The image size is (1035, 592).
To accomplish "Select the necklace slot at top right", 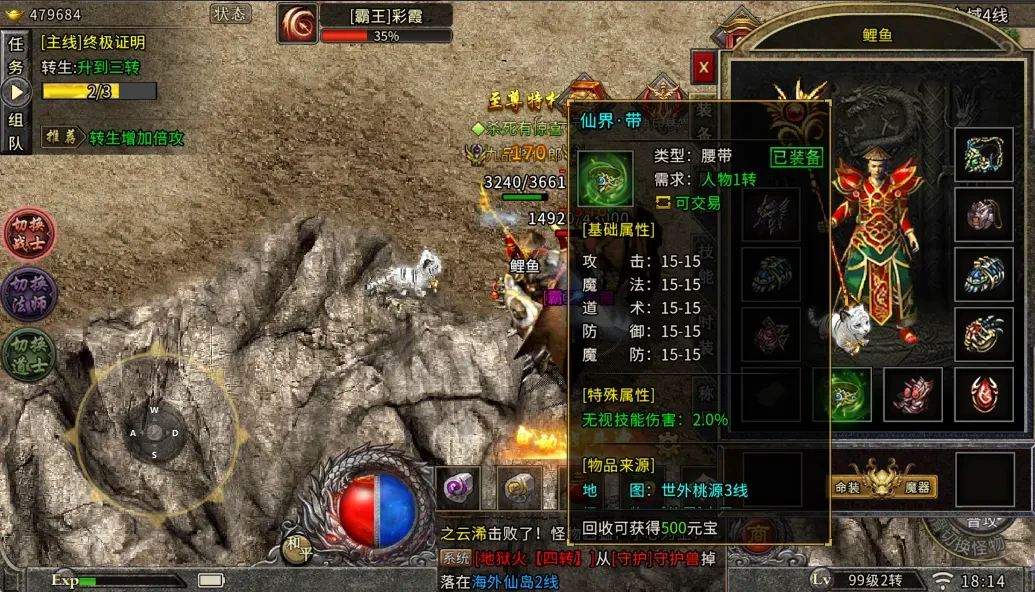I will pyautogui.click(x=984, y=155).
